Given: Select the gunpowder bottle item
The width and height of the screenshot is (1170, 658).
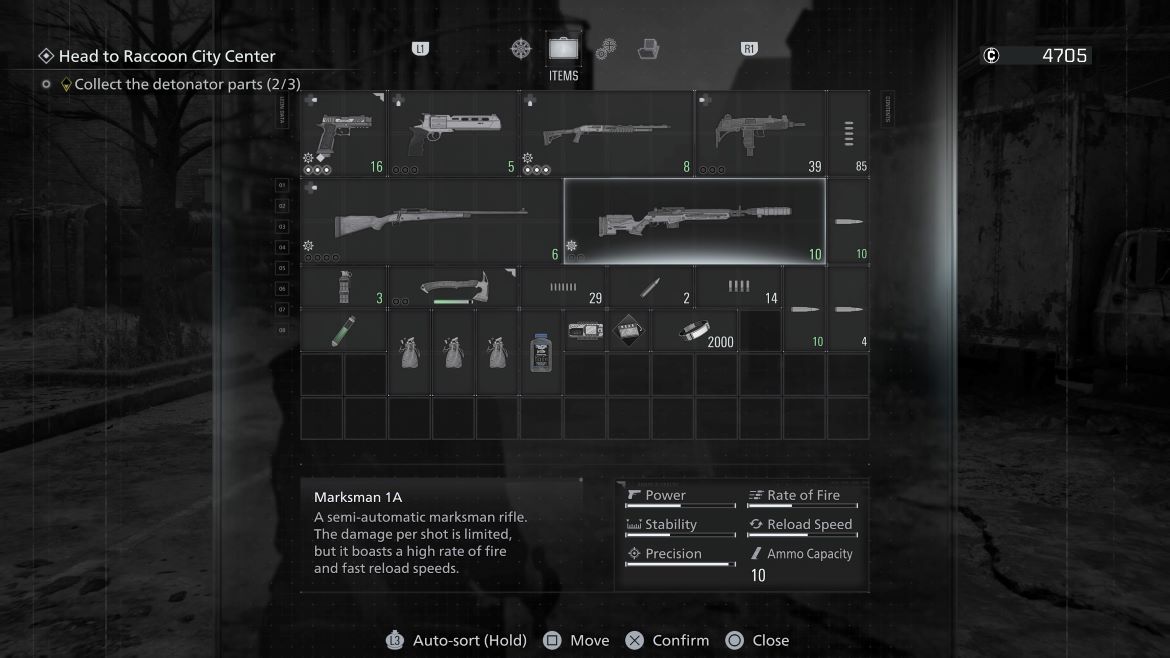Looking at the screenshot, I should (541, 352).
